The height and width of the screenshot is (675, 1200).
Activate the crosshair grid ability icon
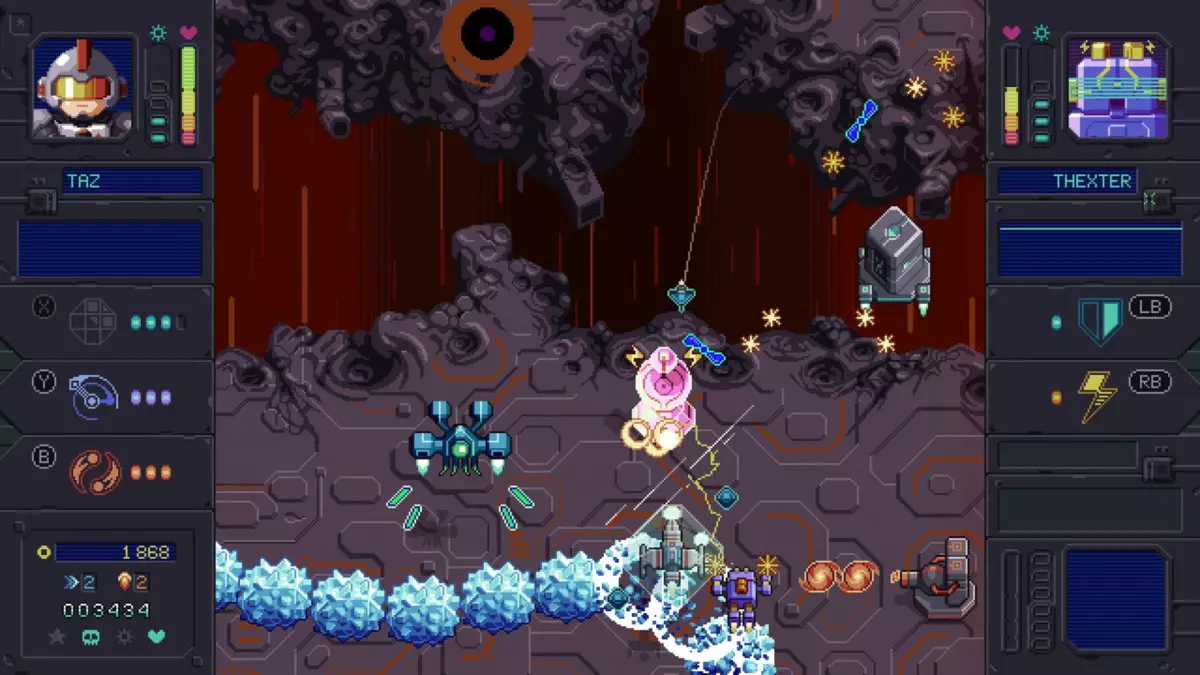(x=93, y=322)
